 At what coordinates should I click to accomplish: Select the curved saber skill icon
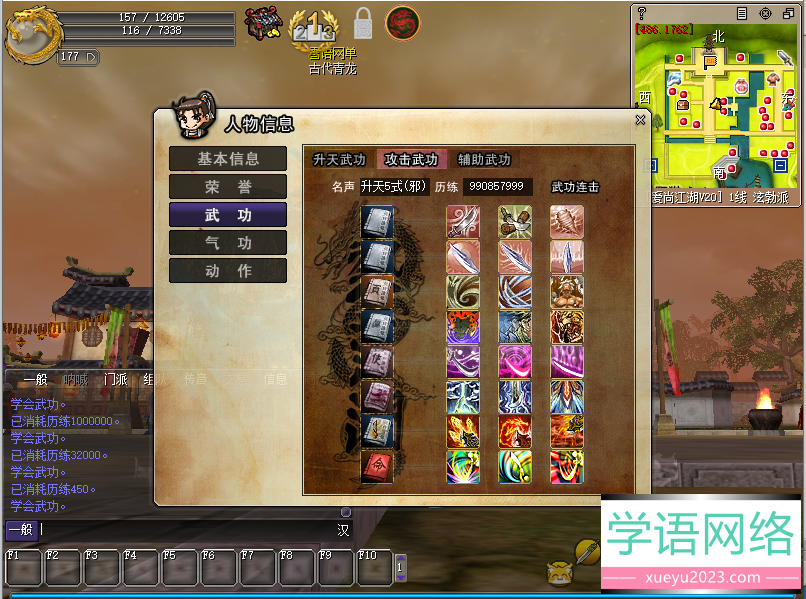pos(463,222)
